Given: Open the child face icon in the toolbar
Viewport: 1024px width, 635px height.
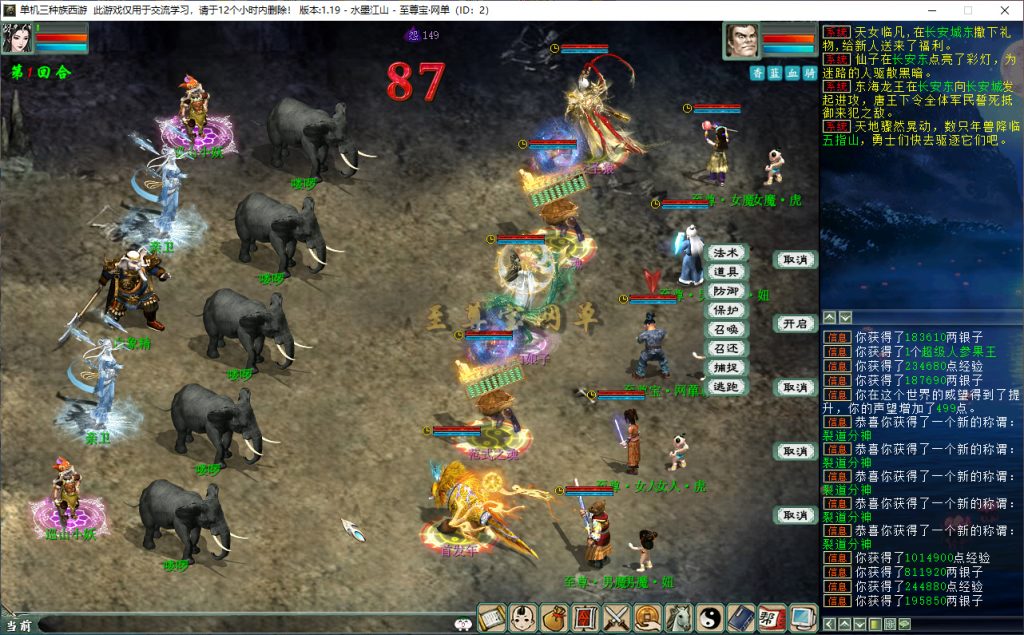Looking at the screenshot, I should pyautogui.click(x=523, y=618).
